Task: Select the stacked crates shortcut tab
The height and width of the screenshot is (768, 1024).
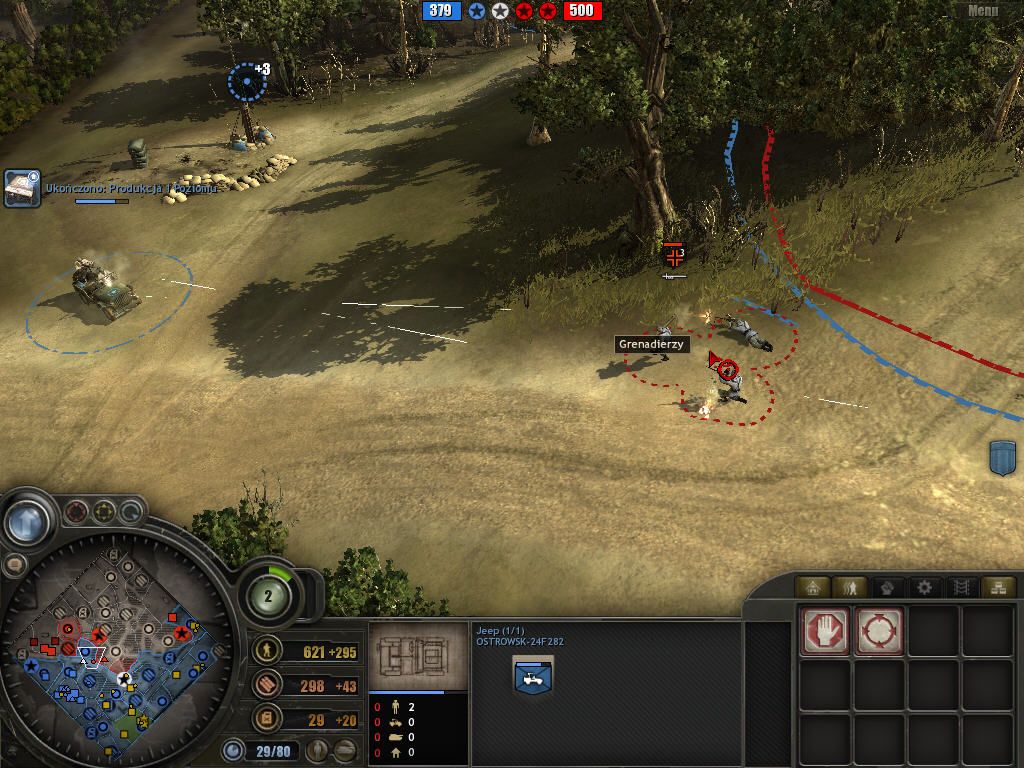Action: click(x=995, y=587)
